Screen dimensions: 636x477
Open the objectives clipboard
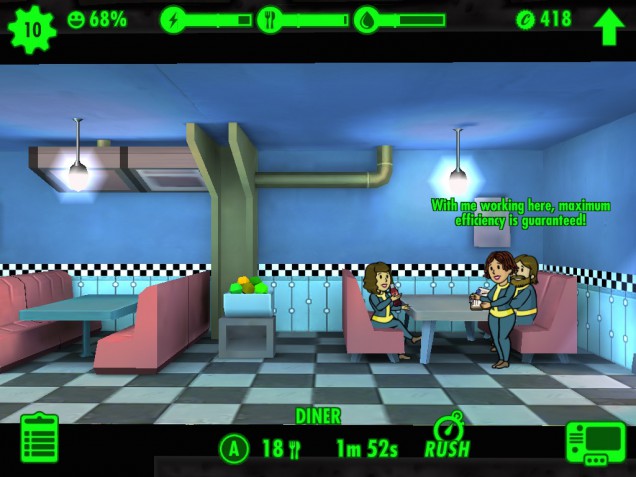tap(39, 439)
